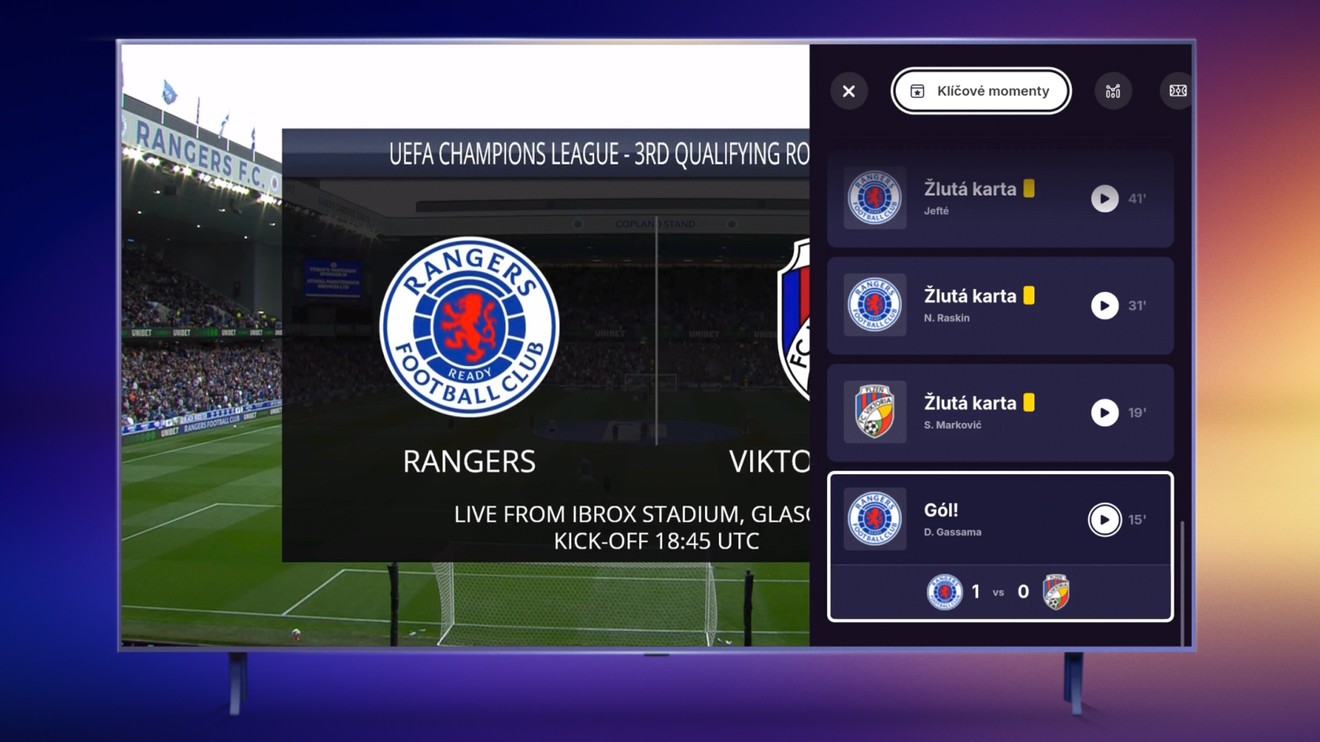Switch to the pitch icon tab
The height and width of the screenshot is (742, 1320).
(x=1178, y=91)
